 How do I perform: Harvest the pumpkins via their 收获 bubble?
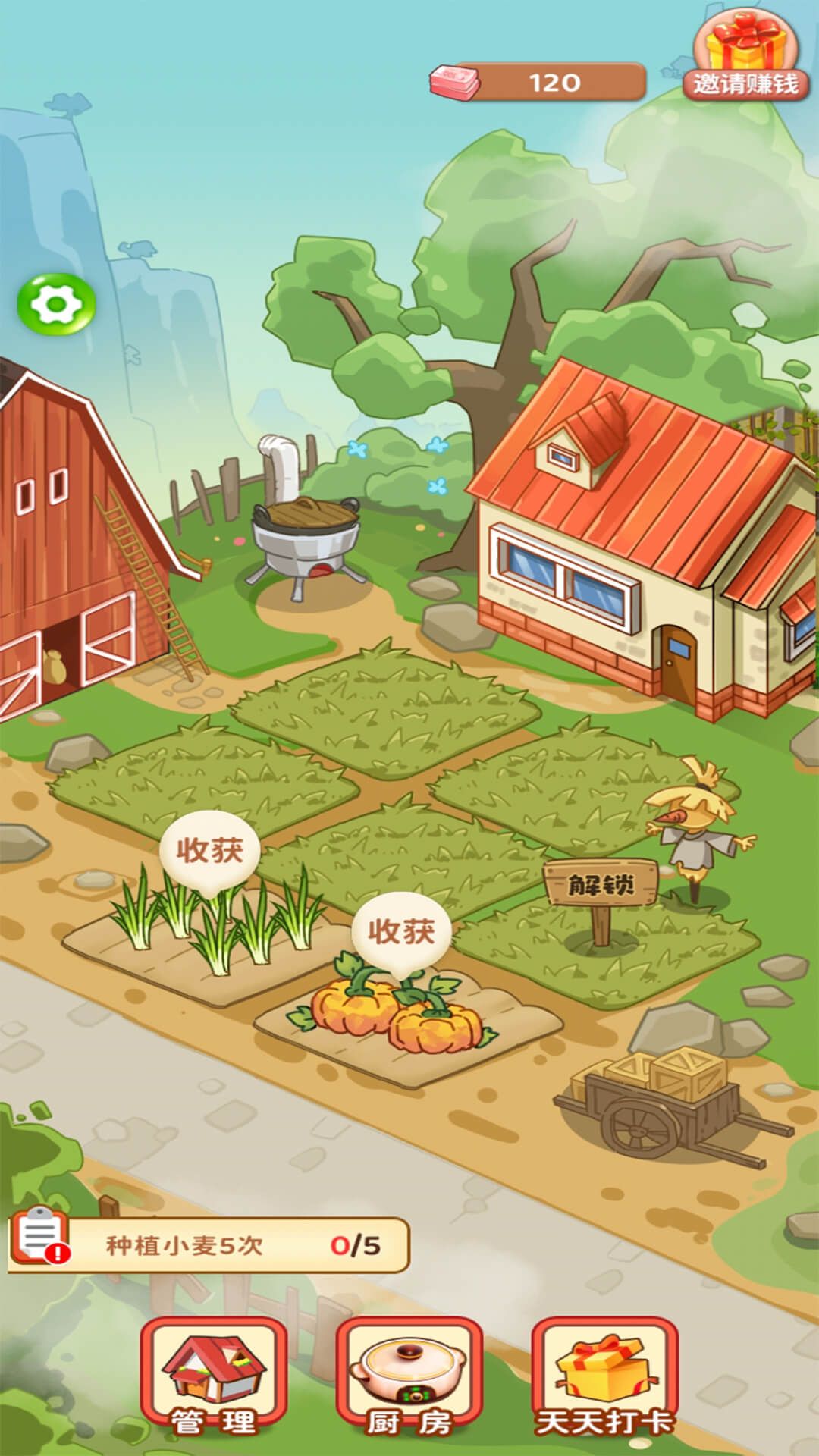point(401,931)
